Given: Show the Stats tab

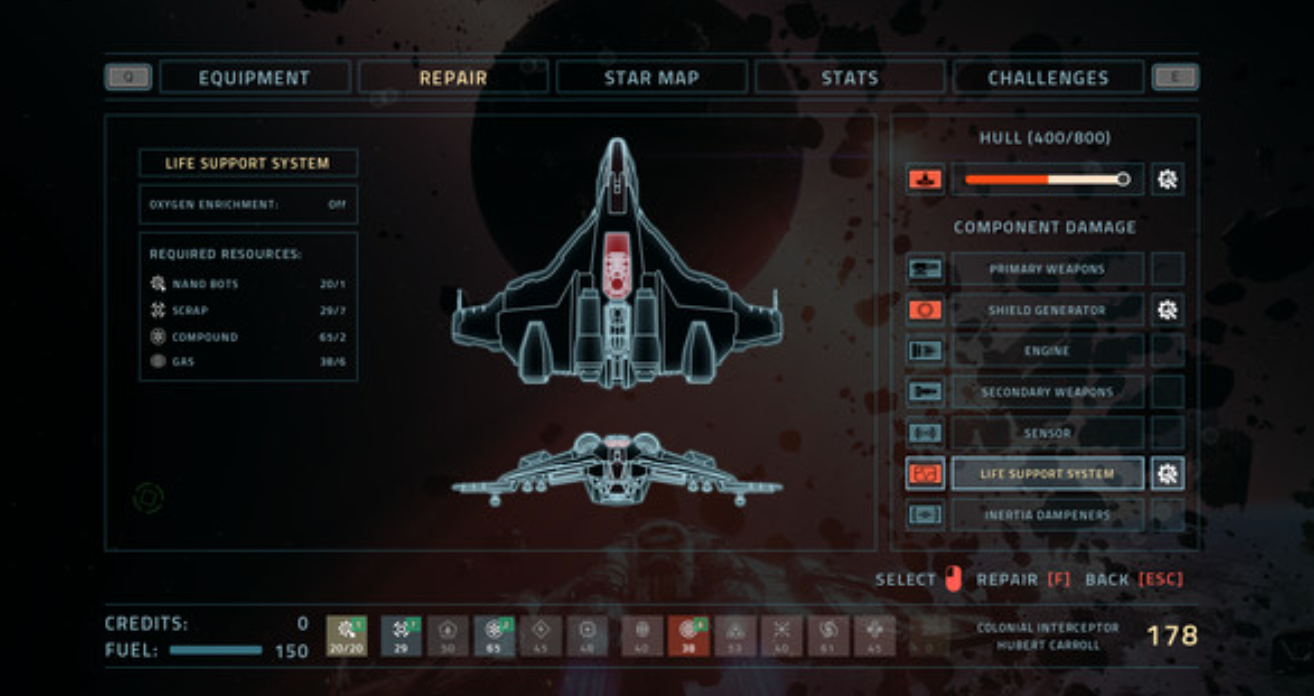Looking at the screenshot, I should [849, 78].
